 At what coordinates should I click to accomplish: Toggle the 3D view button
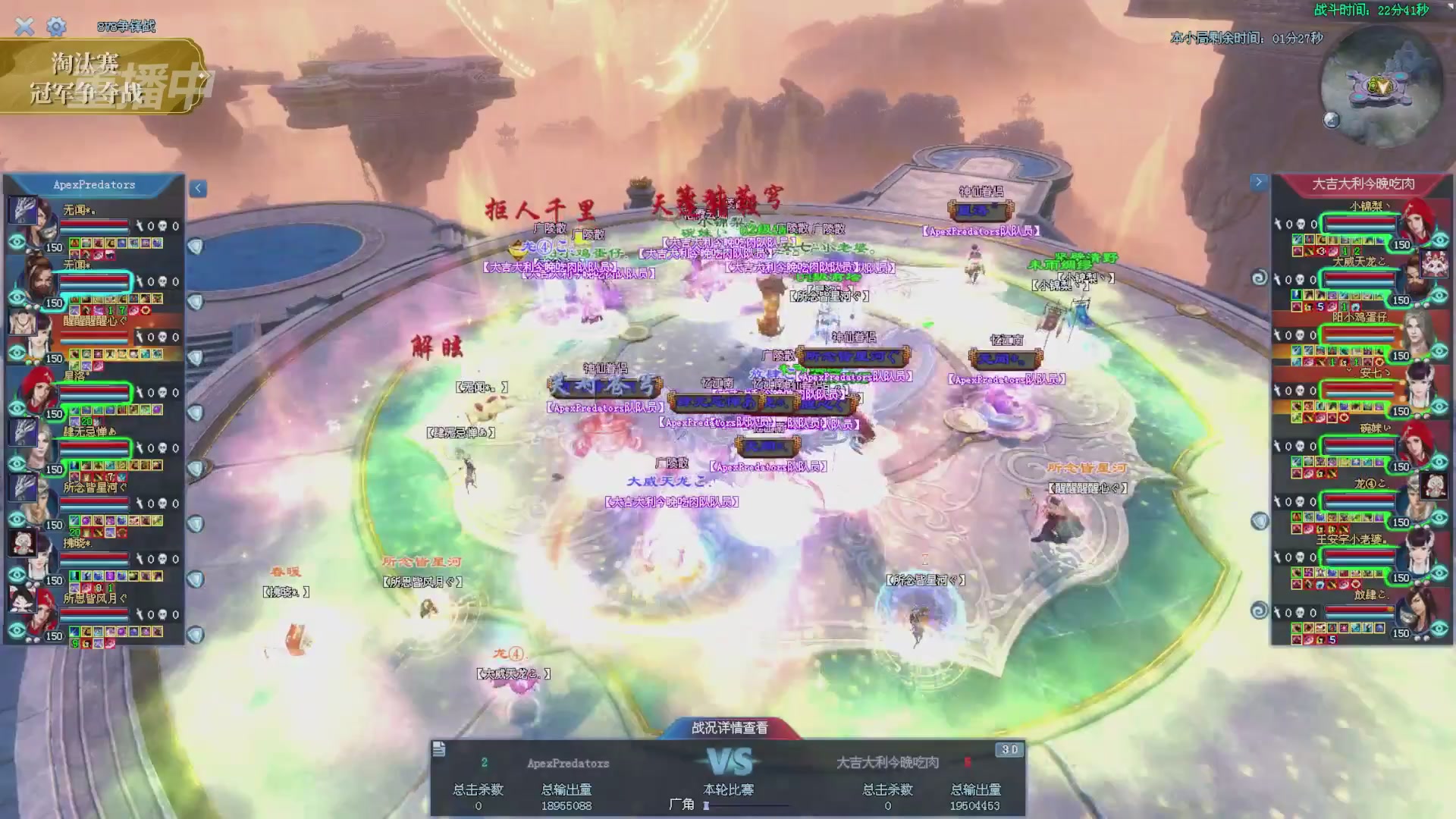[1009, 749]
